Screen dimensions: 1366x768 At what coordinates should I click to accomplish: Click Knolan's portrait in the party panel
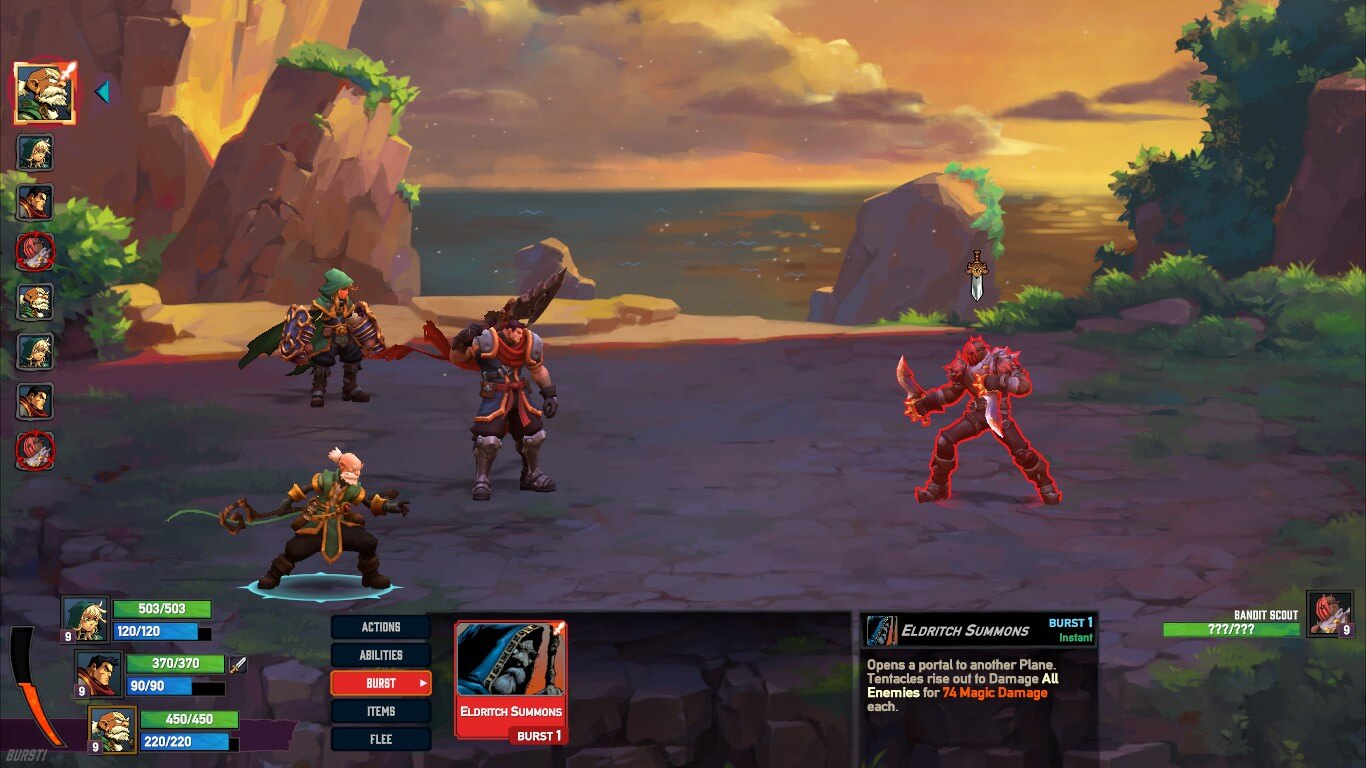tap(112, 730)
